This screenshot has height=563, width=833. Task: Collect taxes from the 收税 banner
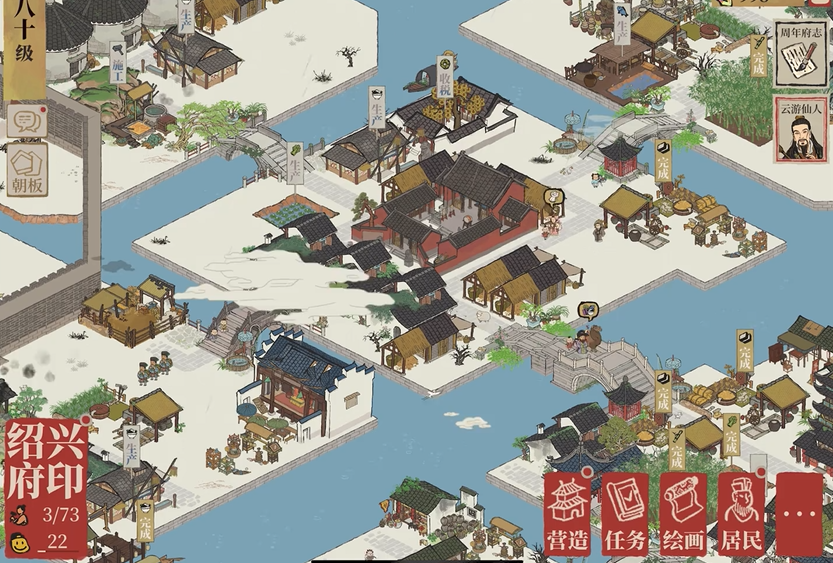pyautogui.click(x=445, y=78)
